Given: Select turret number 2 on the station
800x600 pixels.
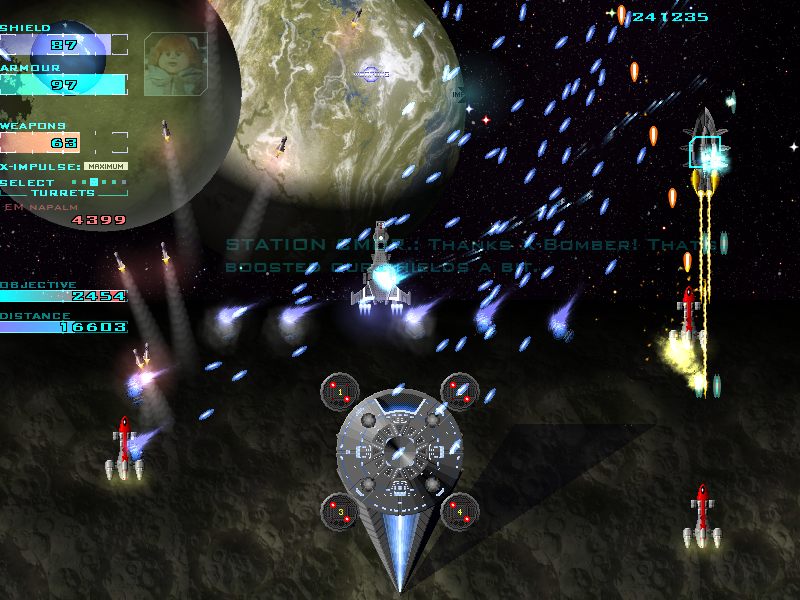Looking at the screenshot, I should click(460, 391).
